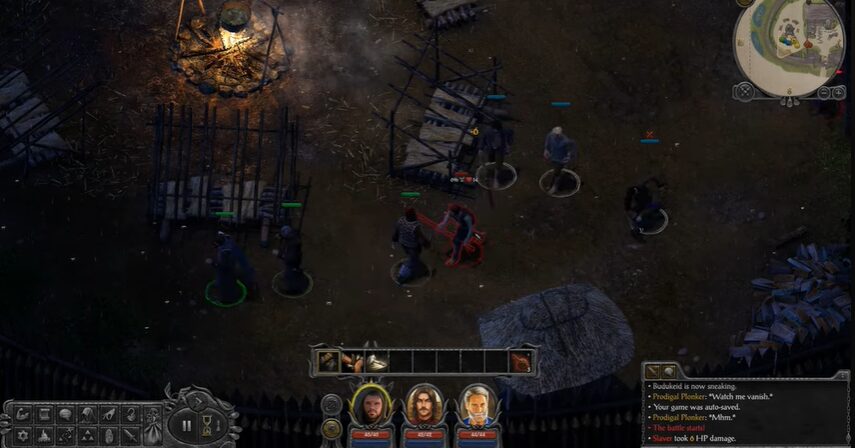Select the long-haired mustached companion portrait
Image resolution: width=855 pixels, height=448 pixels.
pyautogui.click(x=424, y=405)
